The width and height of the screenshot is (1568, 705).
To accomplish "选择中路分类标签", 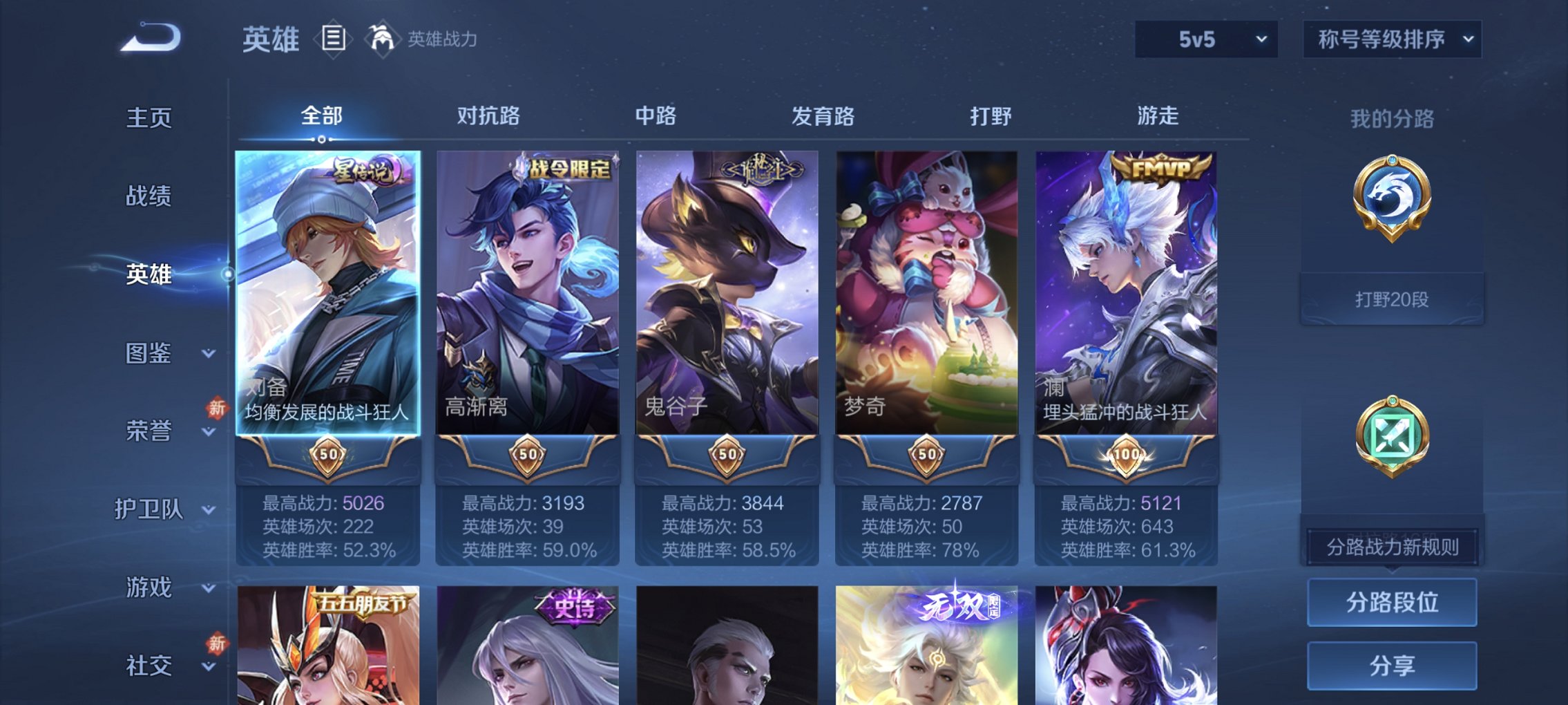I will (655, 117).
